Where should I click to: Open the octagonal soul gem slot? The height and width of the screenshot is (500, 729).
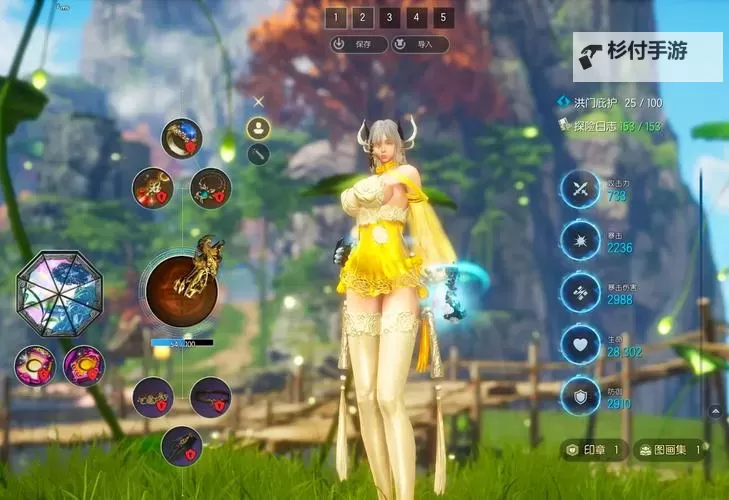[59, 293]
